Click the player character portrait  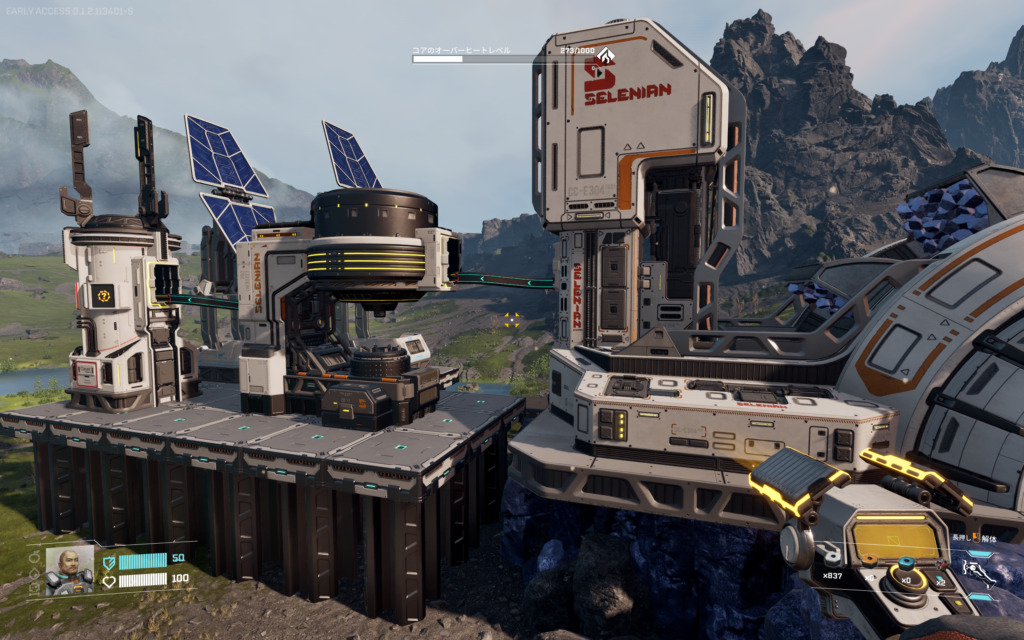(x=70, y=570)
